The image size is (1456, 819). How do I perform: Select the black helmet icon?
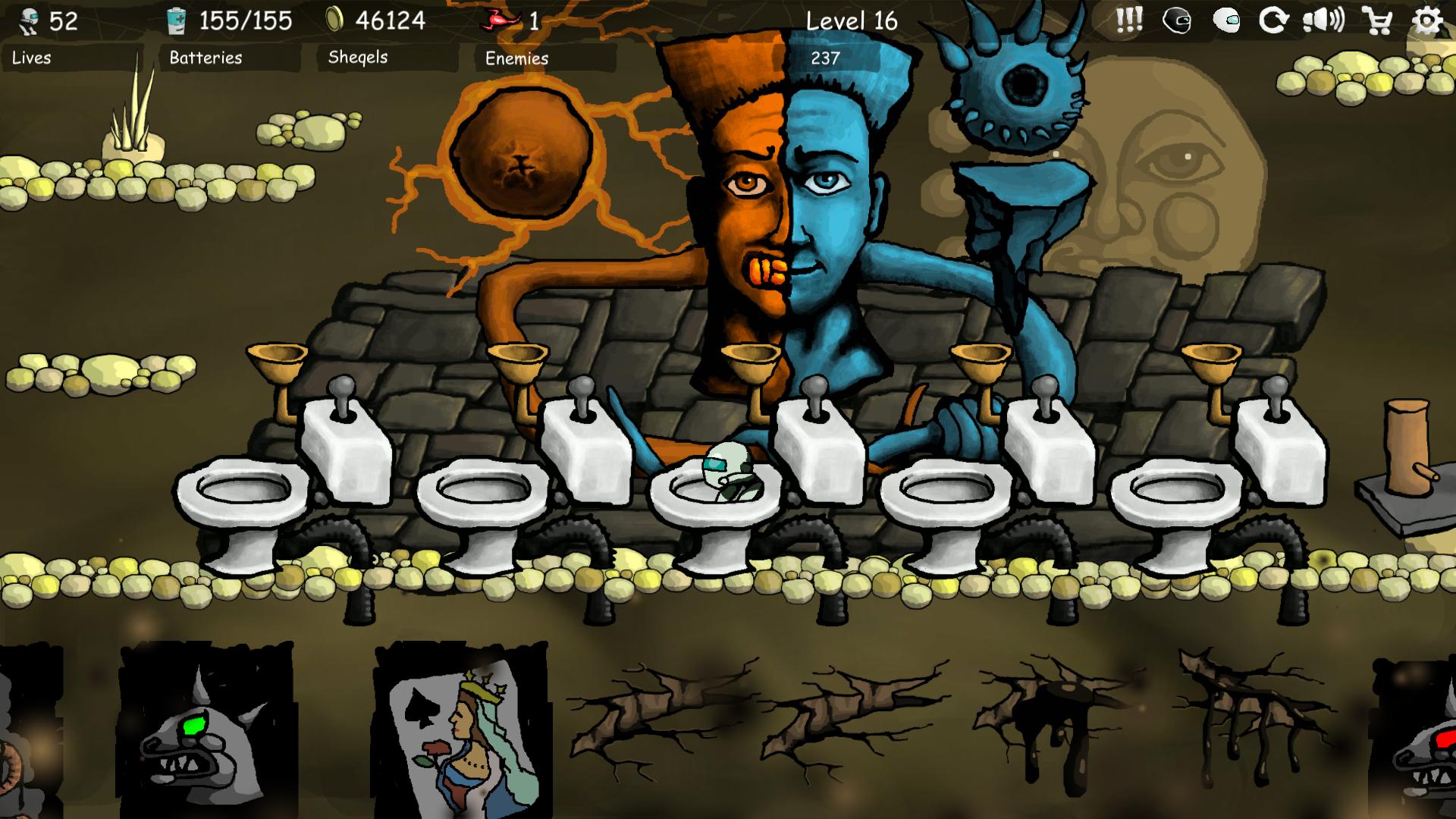coord(1177,21)
